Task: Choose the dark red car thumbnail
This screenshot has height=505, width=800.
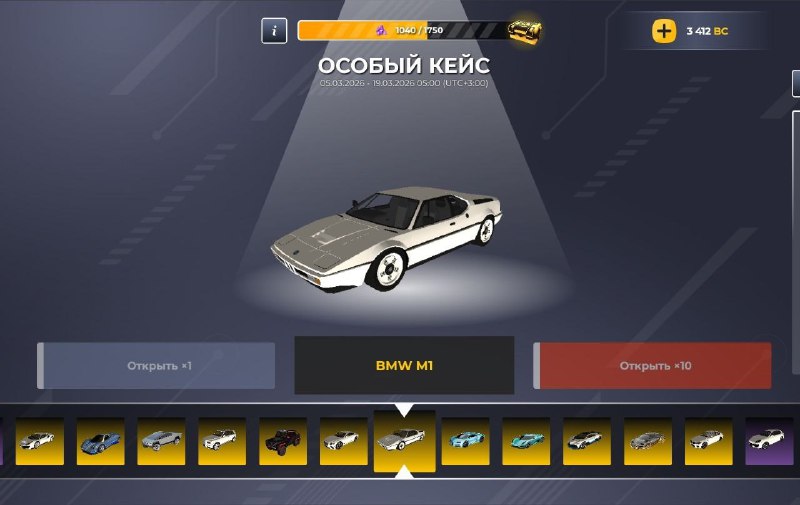Action: click(283, 441)
